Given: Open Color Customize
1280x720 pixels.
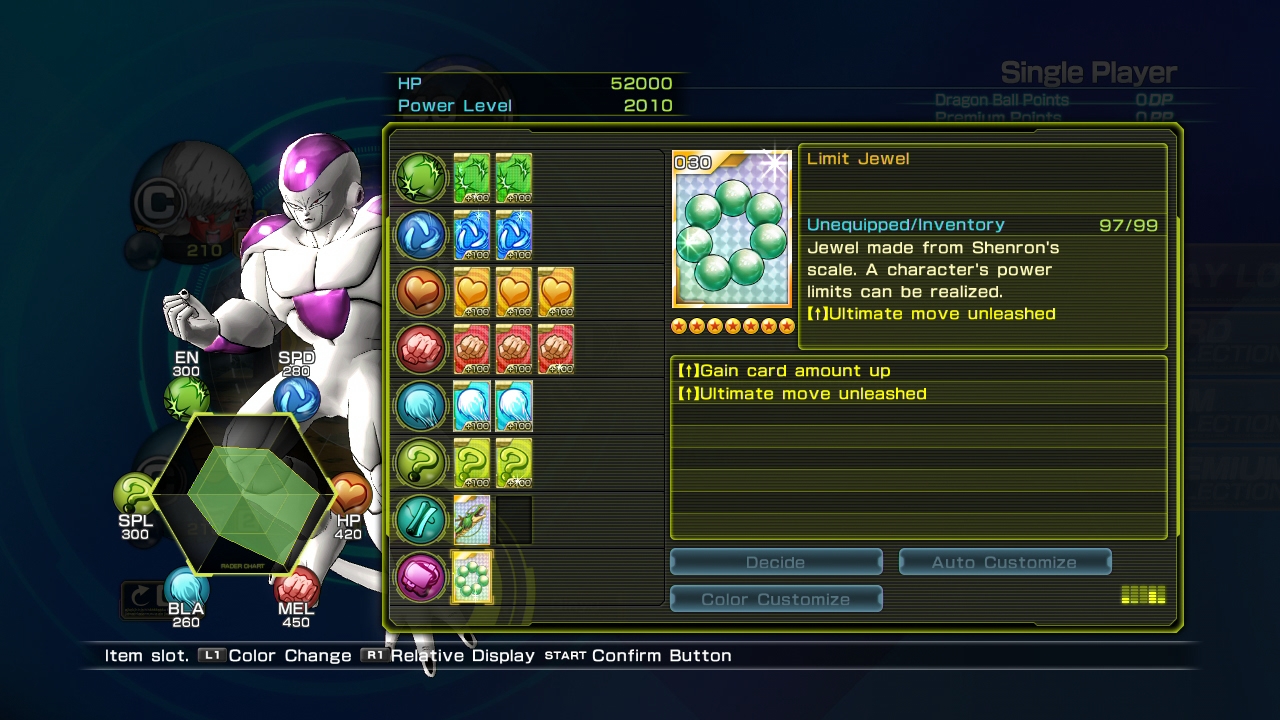Looking at the screenshot, I should point(776,599).
